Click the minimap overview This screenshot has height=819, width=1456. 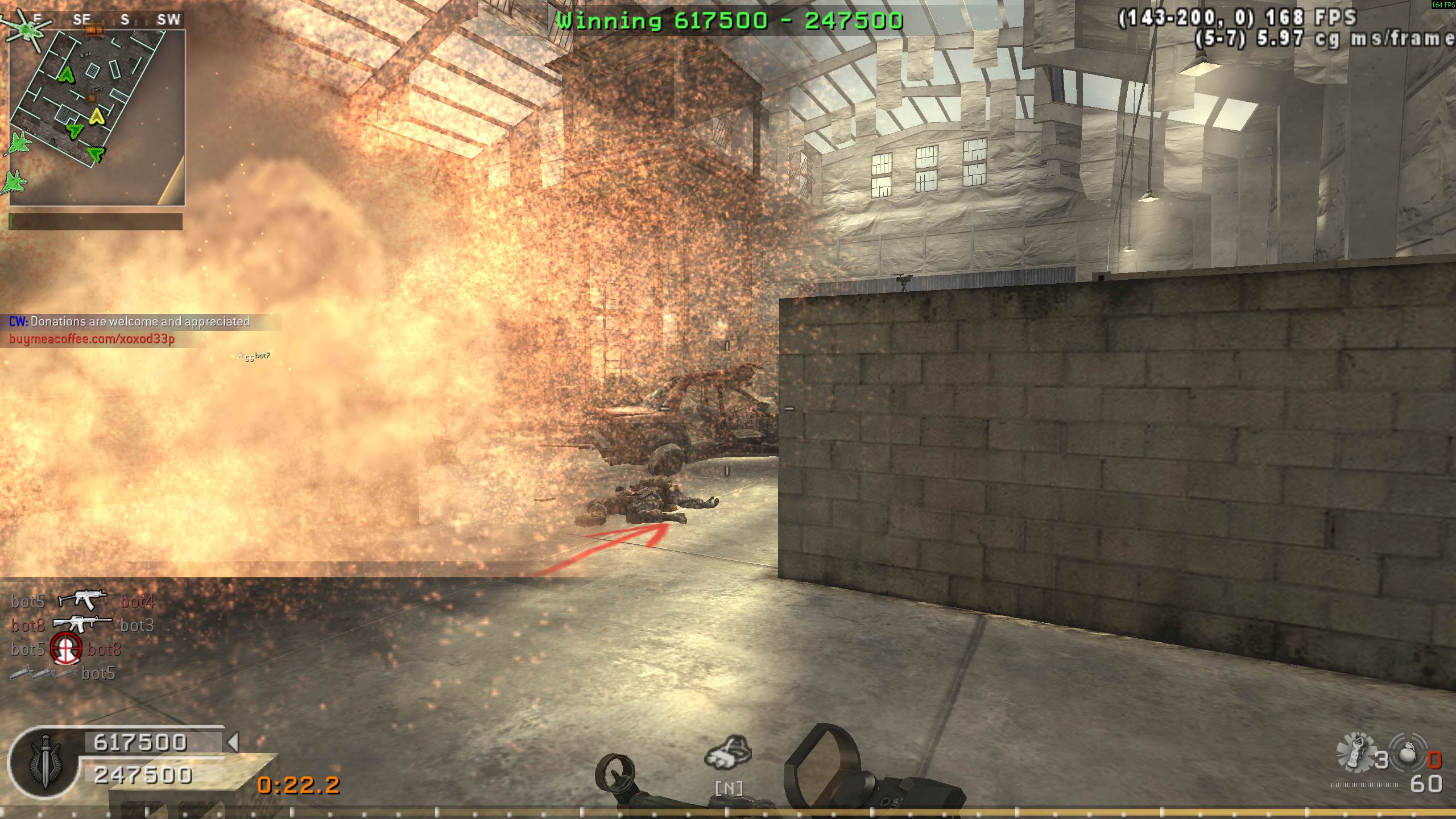tap(97, 117)
